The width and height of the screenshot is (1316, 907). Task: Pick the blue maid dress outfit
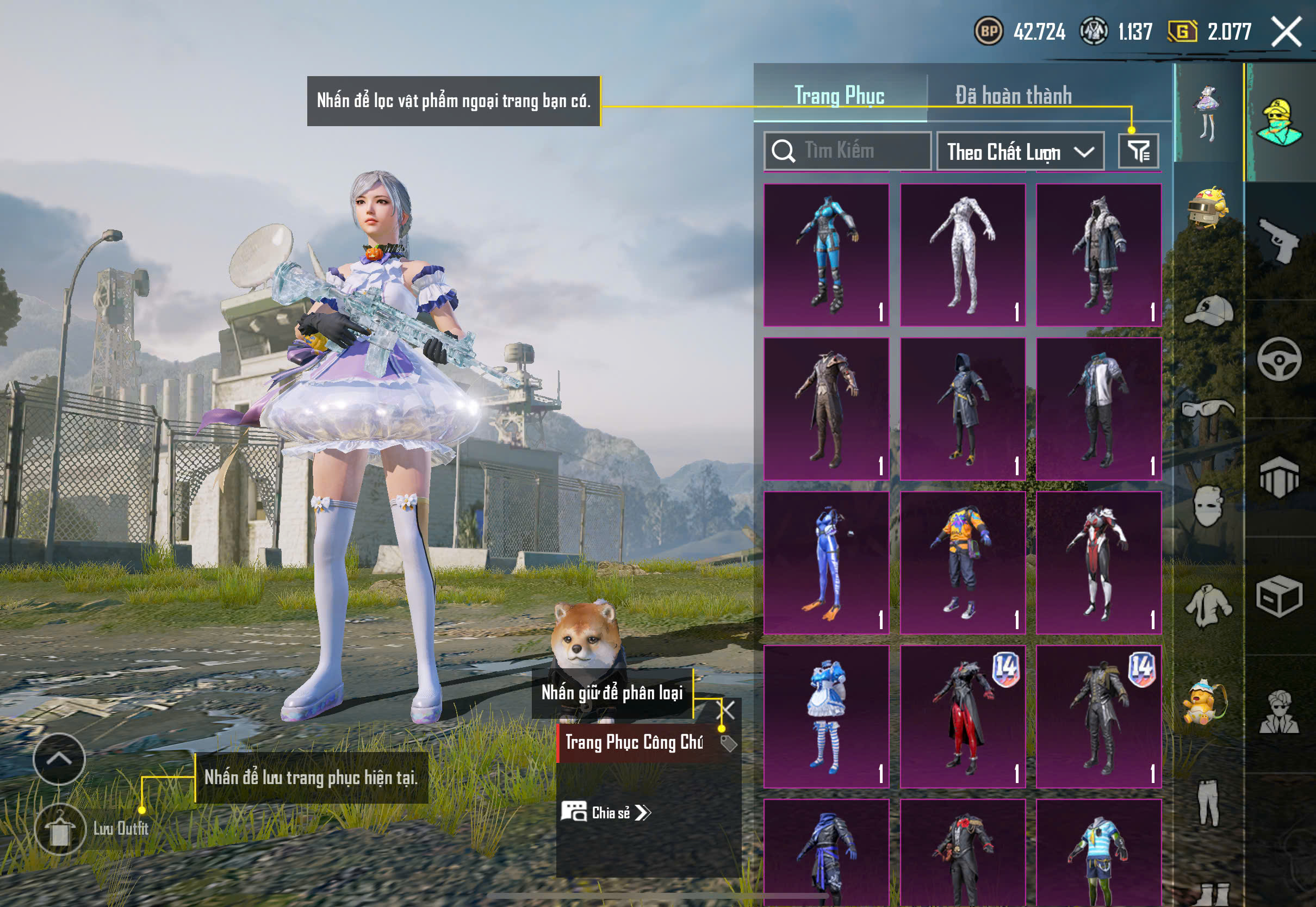click(x=826, y=716)
